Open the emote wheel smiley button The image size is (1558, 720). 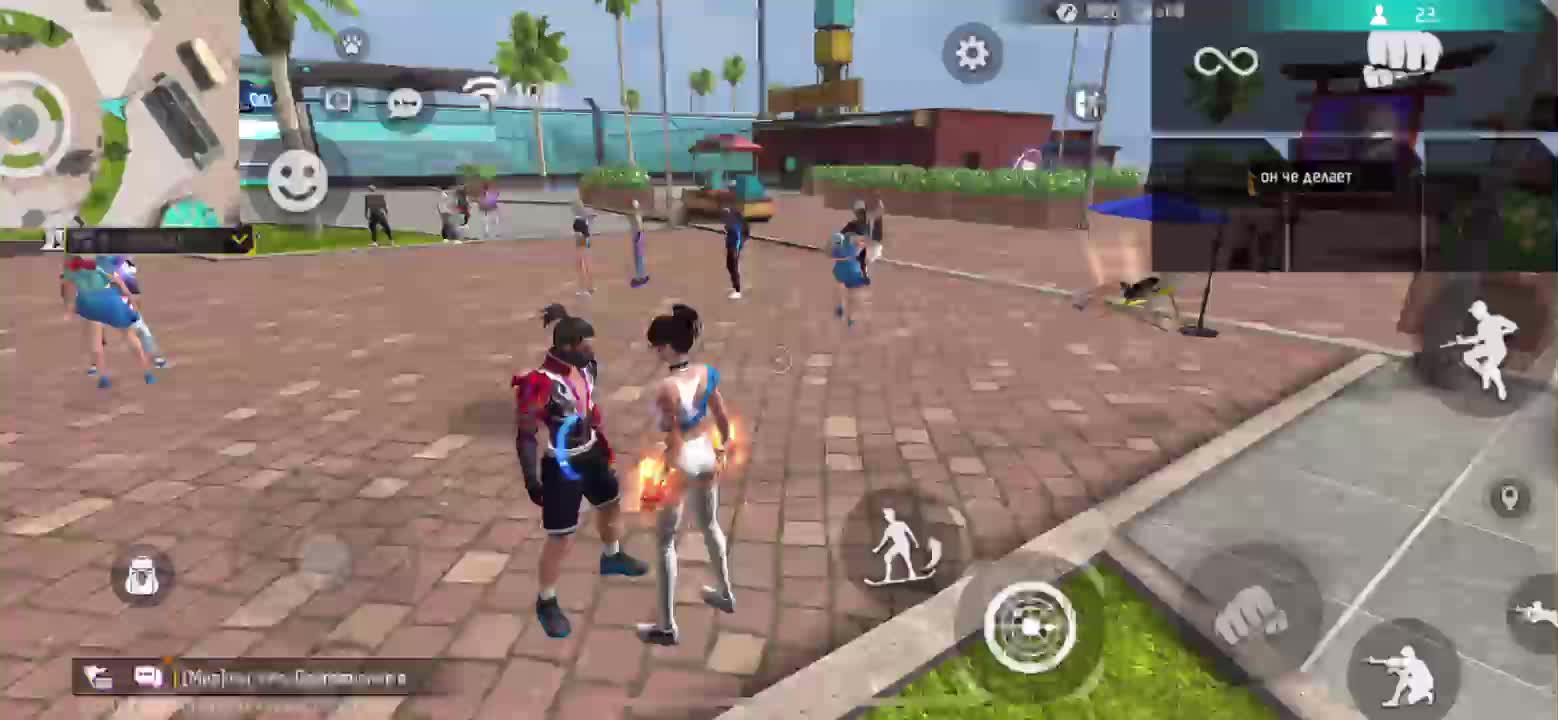point(297,181)
